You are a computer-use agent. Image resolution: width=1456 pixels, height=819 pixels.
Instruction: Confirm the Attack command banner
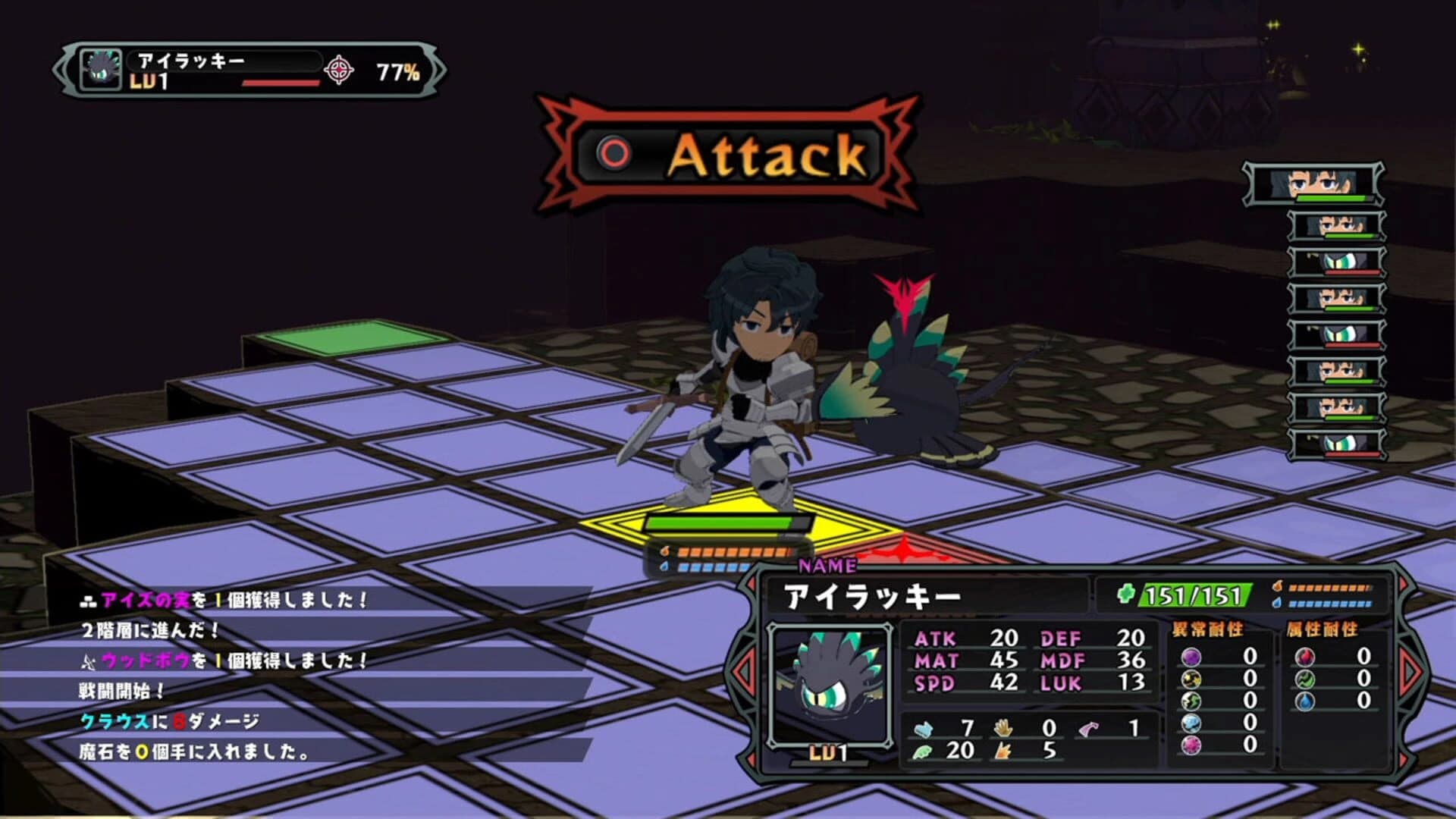728,155
